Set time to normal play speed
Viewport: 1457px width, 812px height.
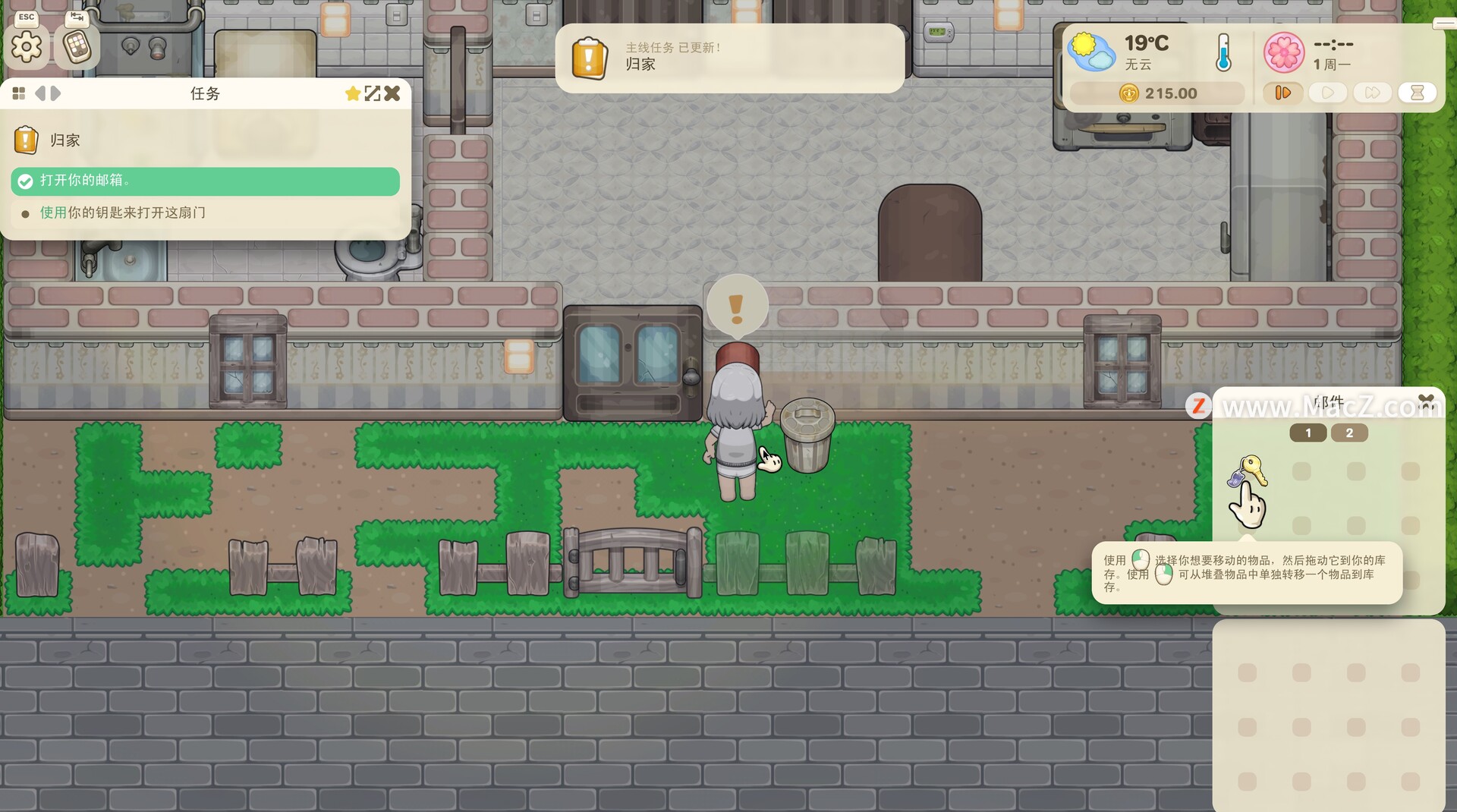pyautogui.click(x=1327, y=93)
